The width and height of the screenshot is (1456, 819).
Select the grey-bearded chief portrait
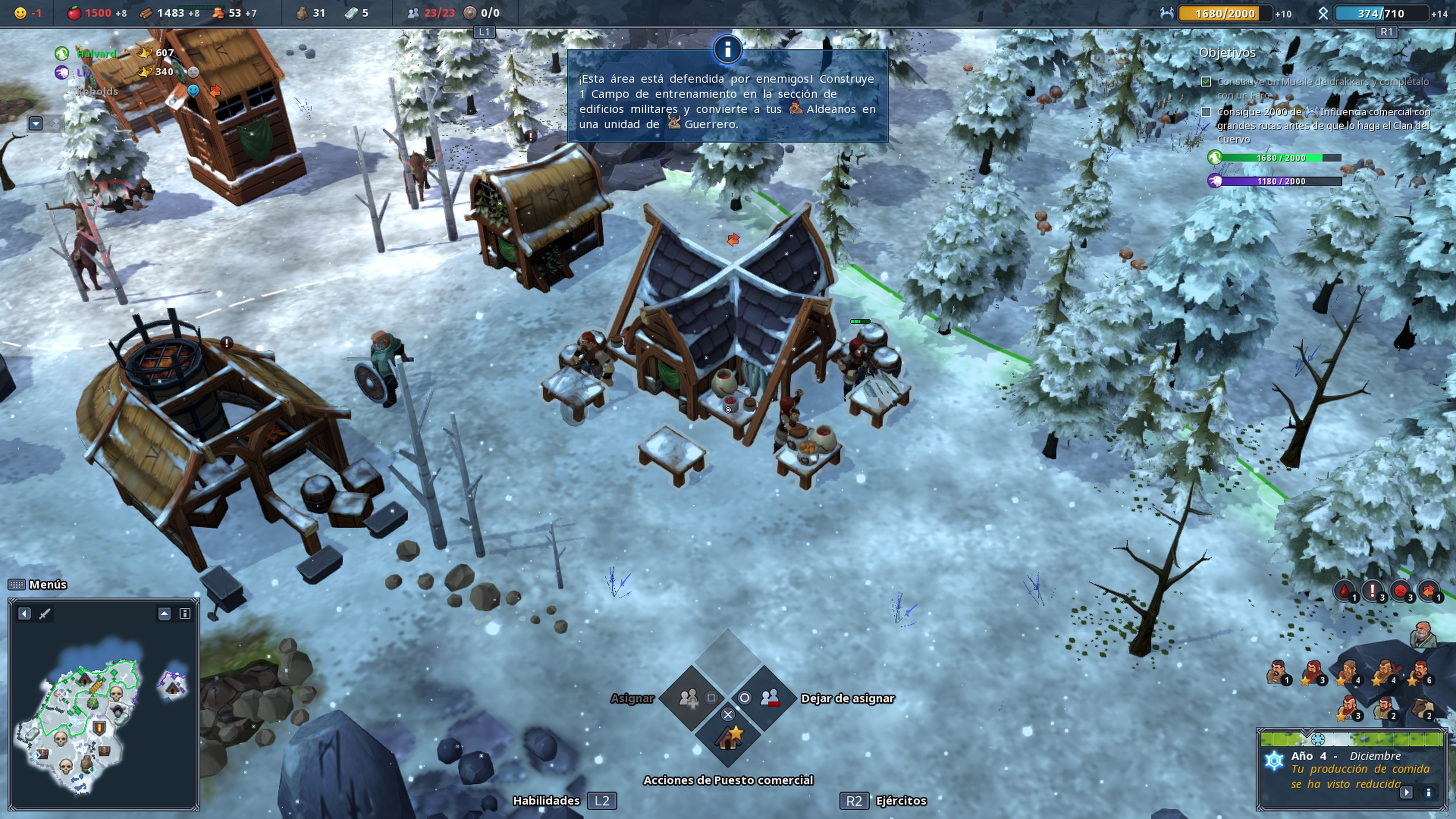(1422, 635)
